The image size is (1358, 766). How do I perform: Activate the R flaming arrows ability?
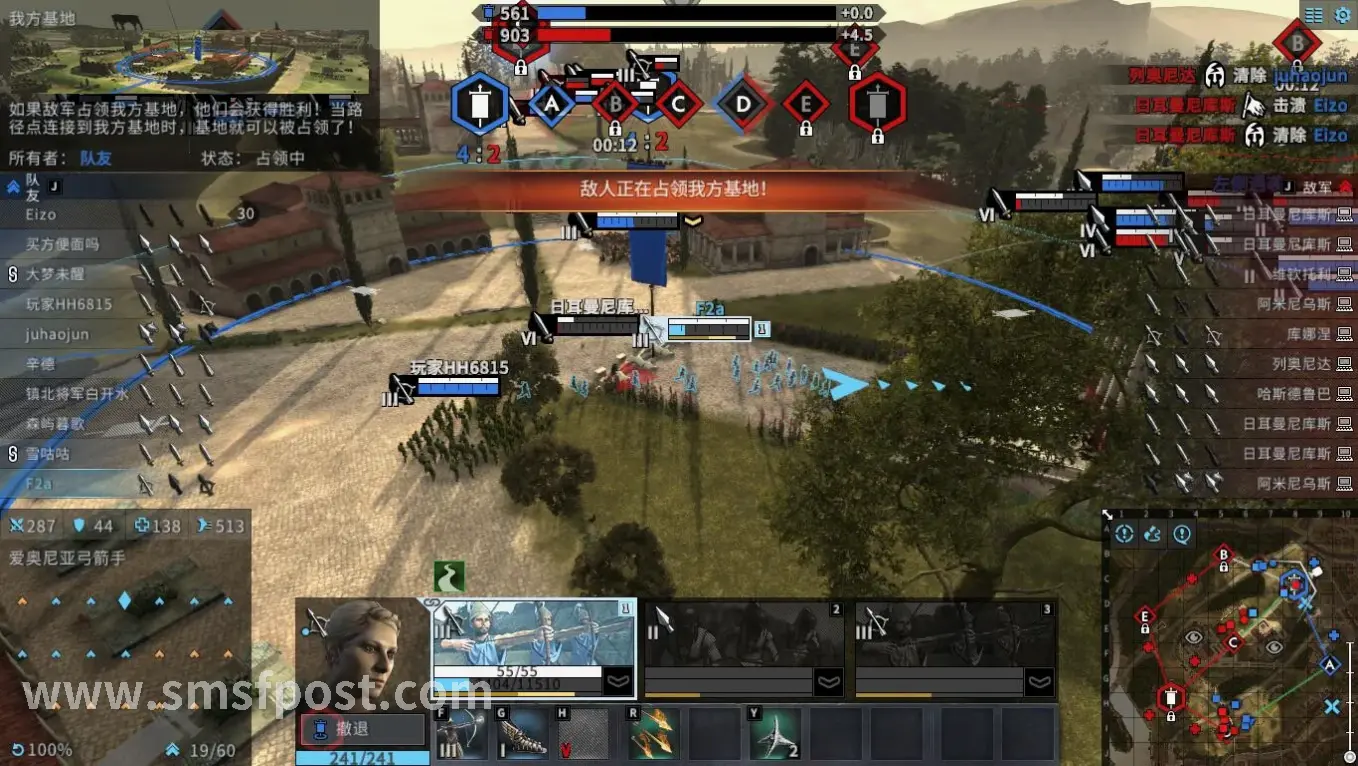(653, 733)
